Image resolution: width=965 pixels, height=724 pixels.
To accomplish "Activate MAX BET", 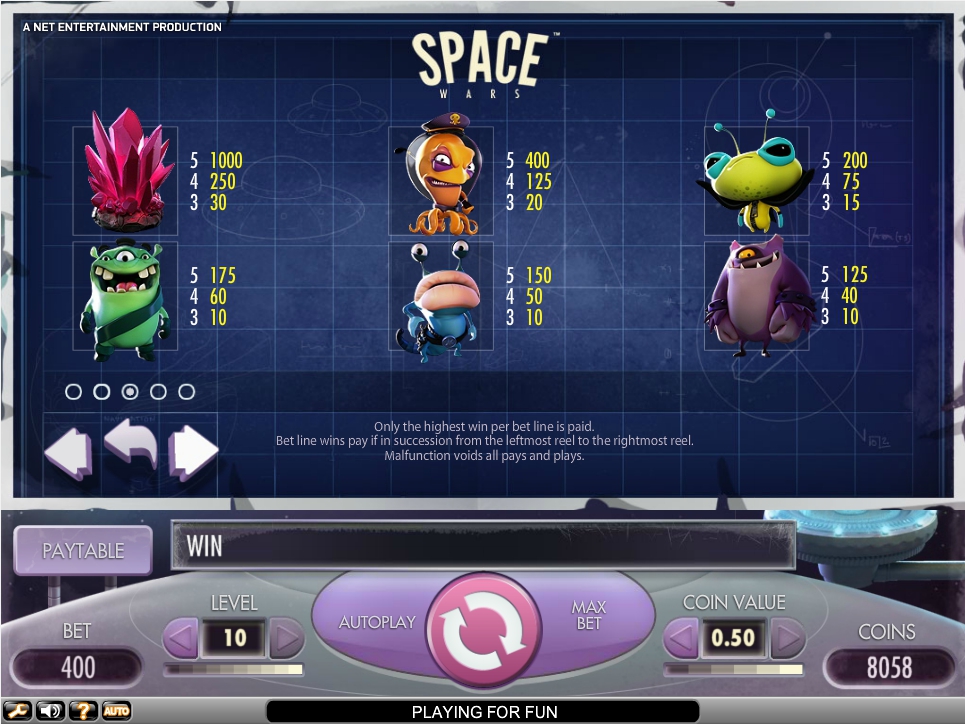I will click(588, 615).
